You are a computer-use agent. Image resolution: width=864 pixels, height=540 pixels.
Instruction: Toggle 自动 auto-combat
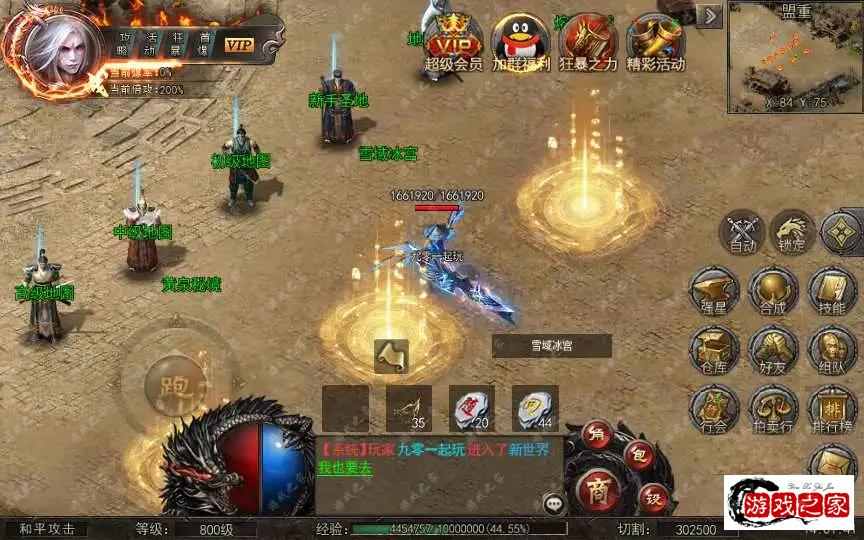[742, 231]
